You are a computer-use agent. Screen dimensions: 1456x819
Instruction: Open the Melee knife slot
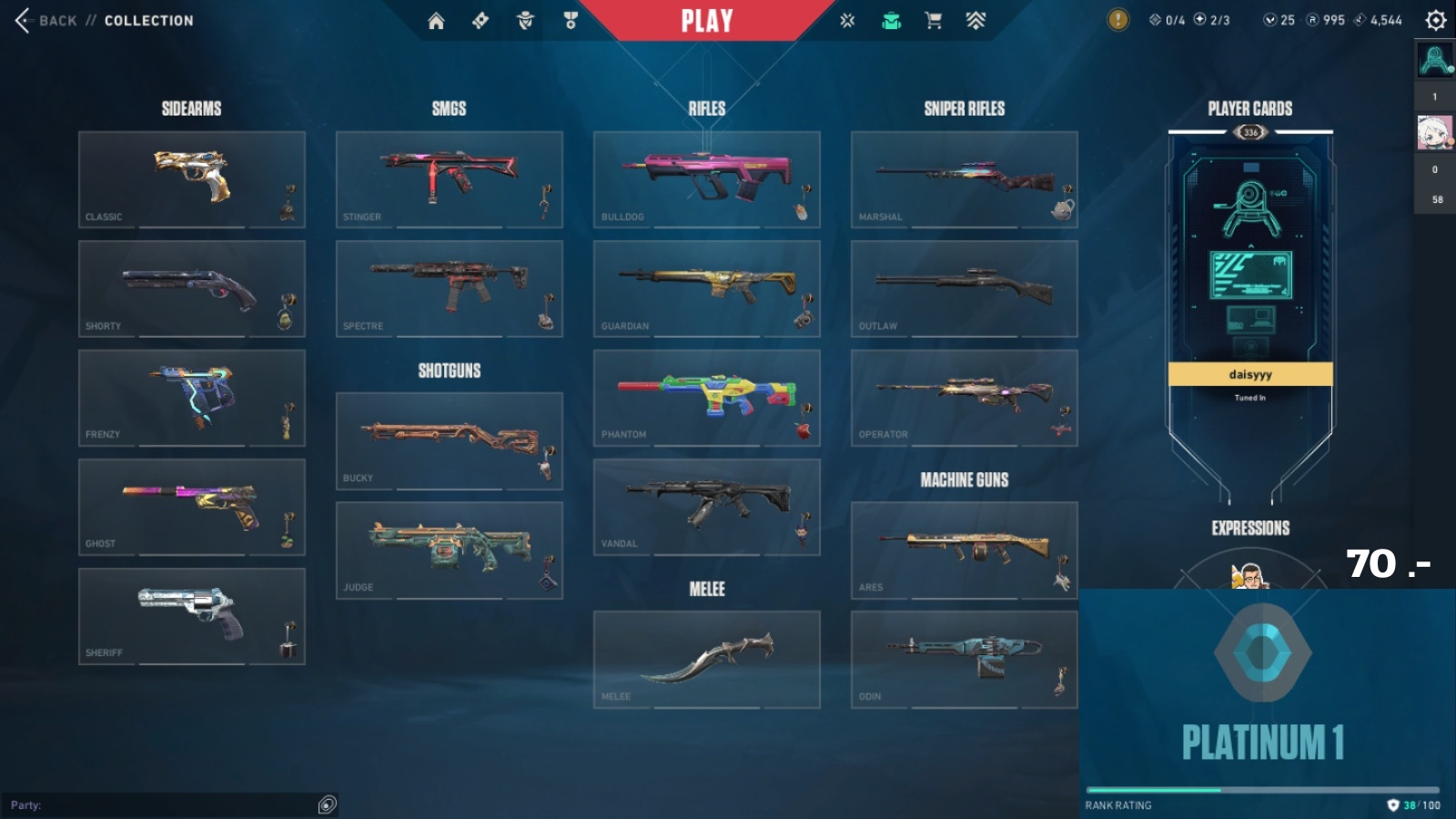(x=706, y=660)
